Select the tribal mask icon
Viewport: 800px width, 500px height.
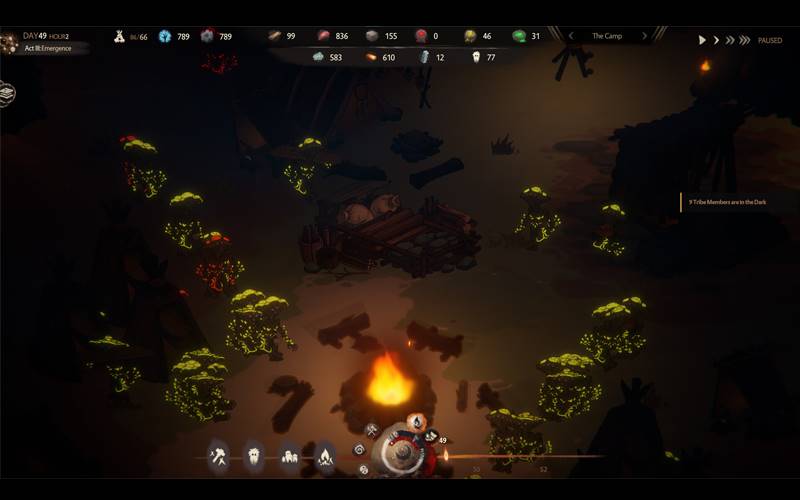(254, 457)
